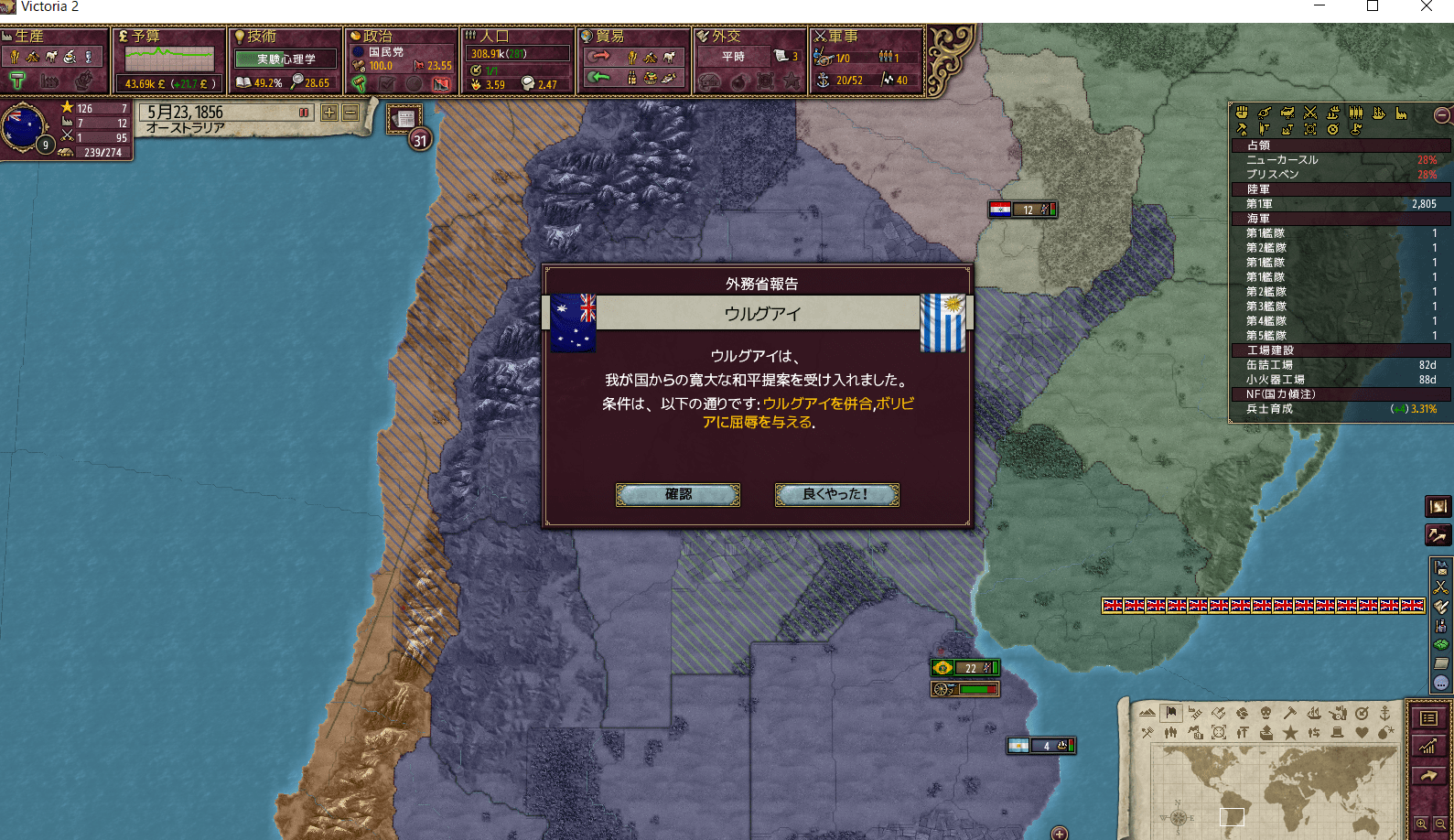Select ニューカースル in the occupation list
The width and height of the screenshot is (1454, 840).
[1341, 160]
